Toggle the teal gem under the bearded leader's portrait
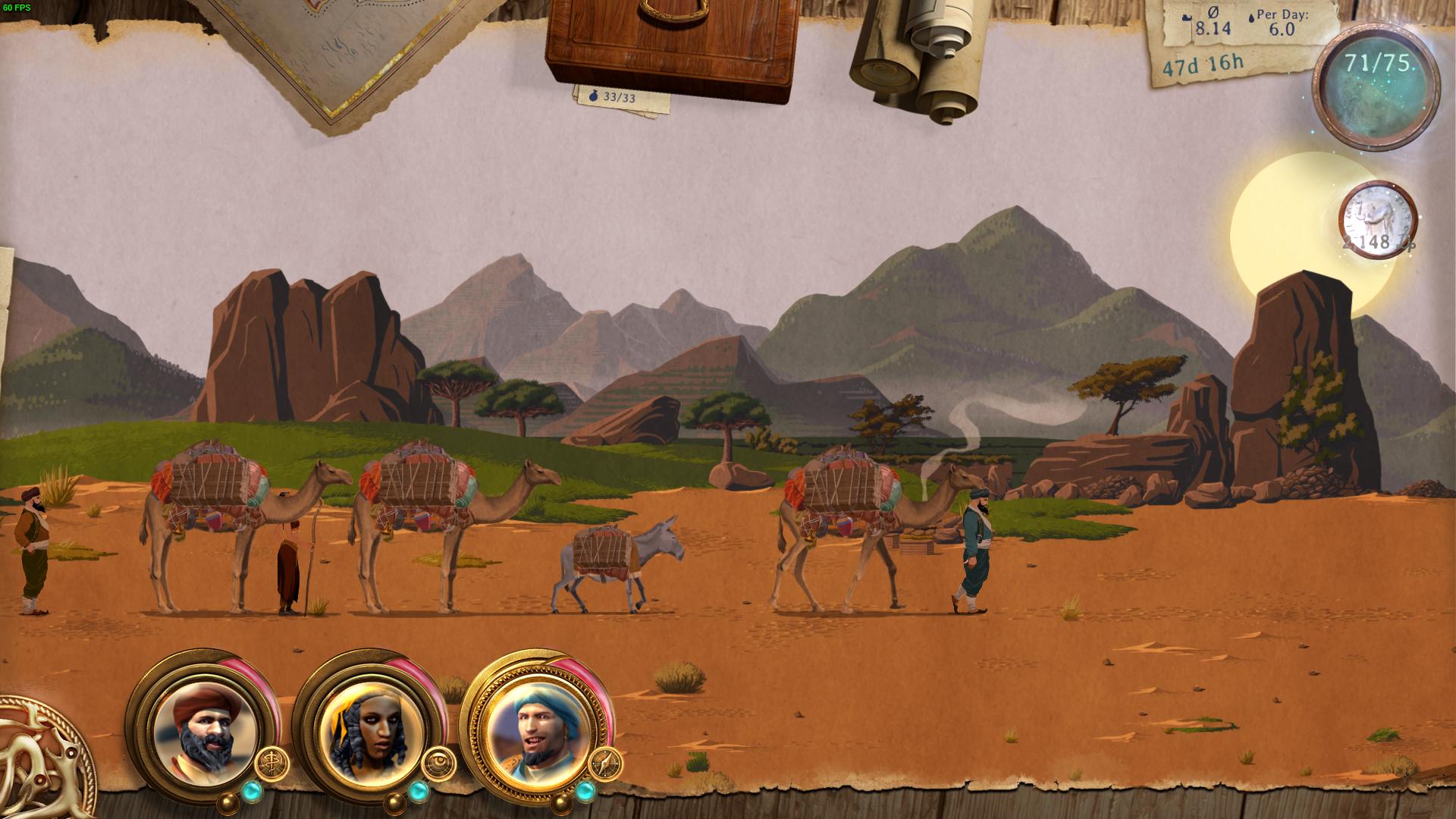The width and height of the screenshot is (1456, 819). [x=253, y=790]
